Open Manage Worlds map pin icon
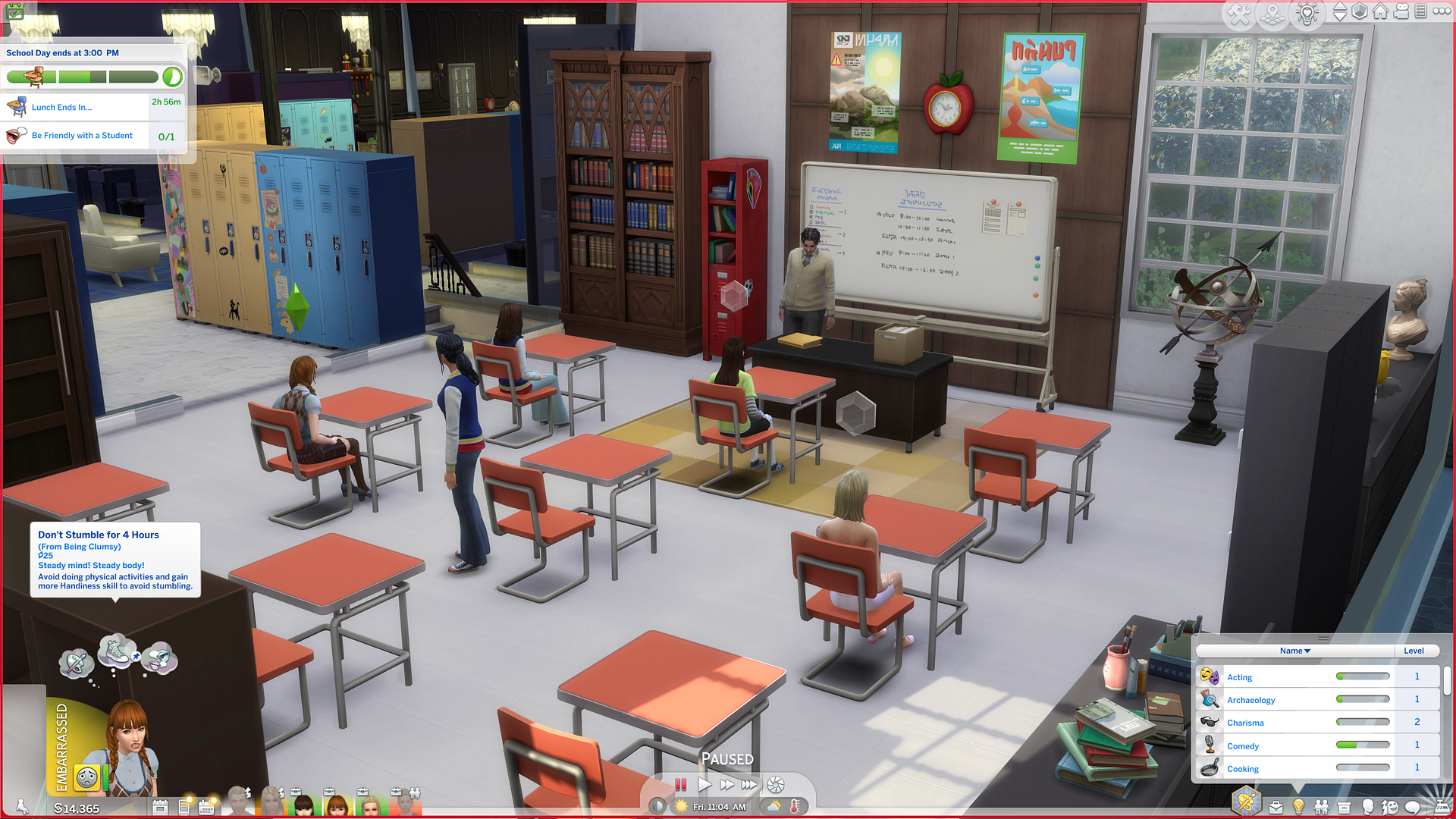 click(x=1273, y=14)
